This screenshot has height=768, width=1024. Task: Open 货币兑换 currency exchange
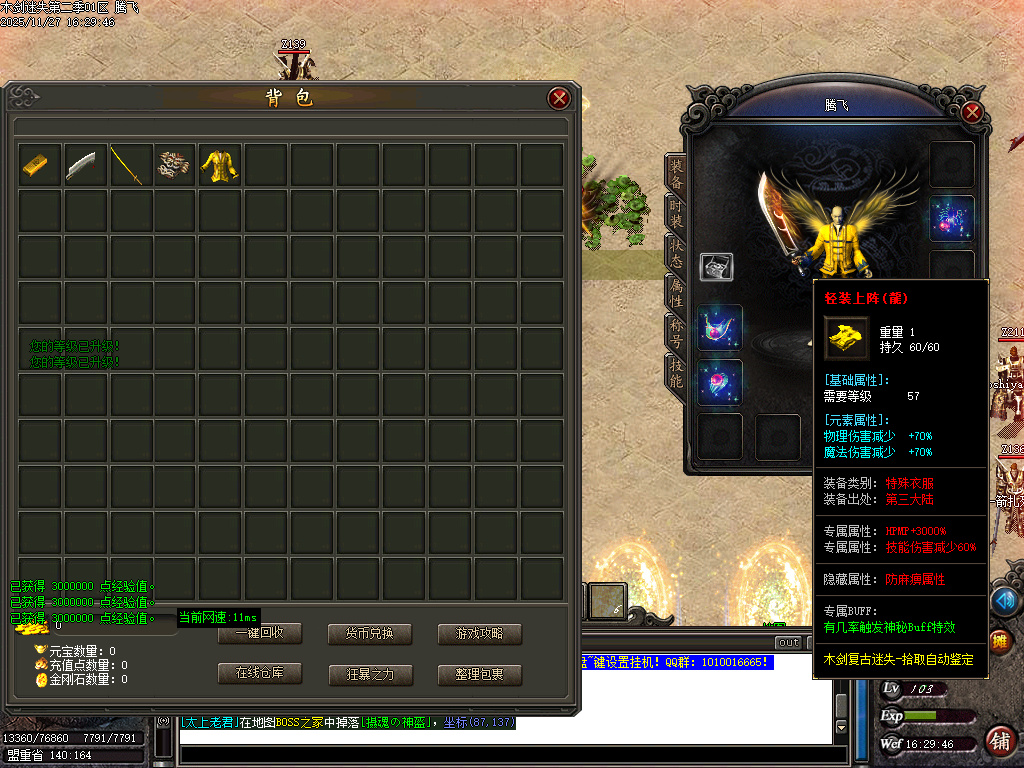click(370, 634)
